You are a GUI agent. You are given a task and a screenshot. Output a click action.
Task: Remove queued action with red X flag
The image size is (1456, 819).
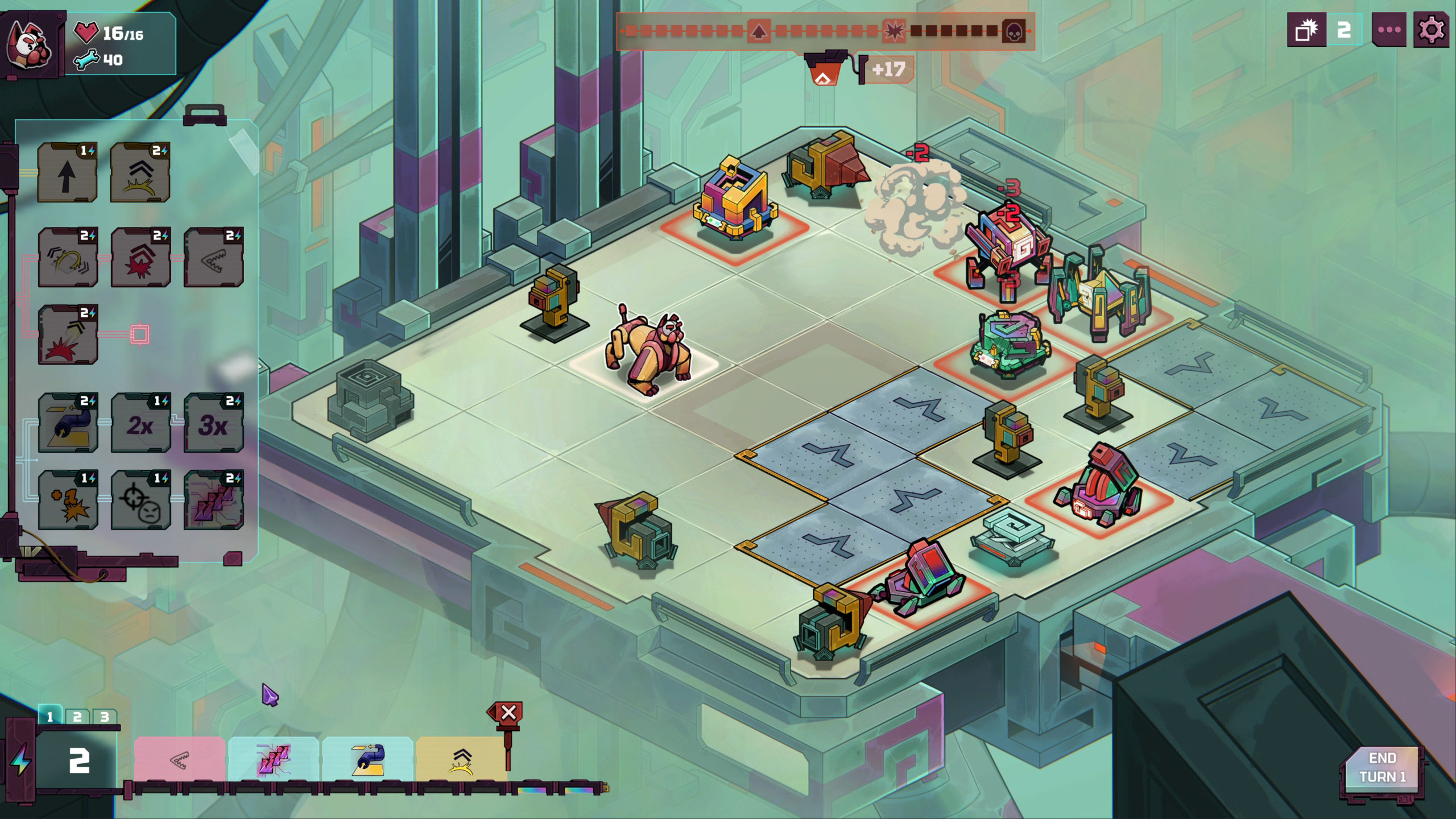[508, 713]
